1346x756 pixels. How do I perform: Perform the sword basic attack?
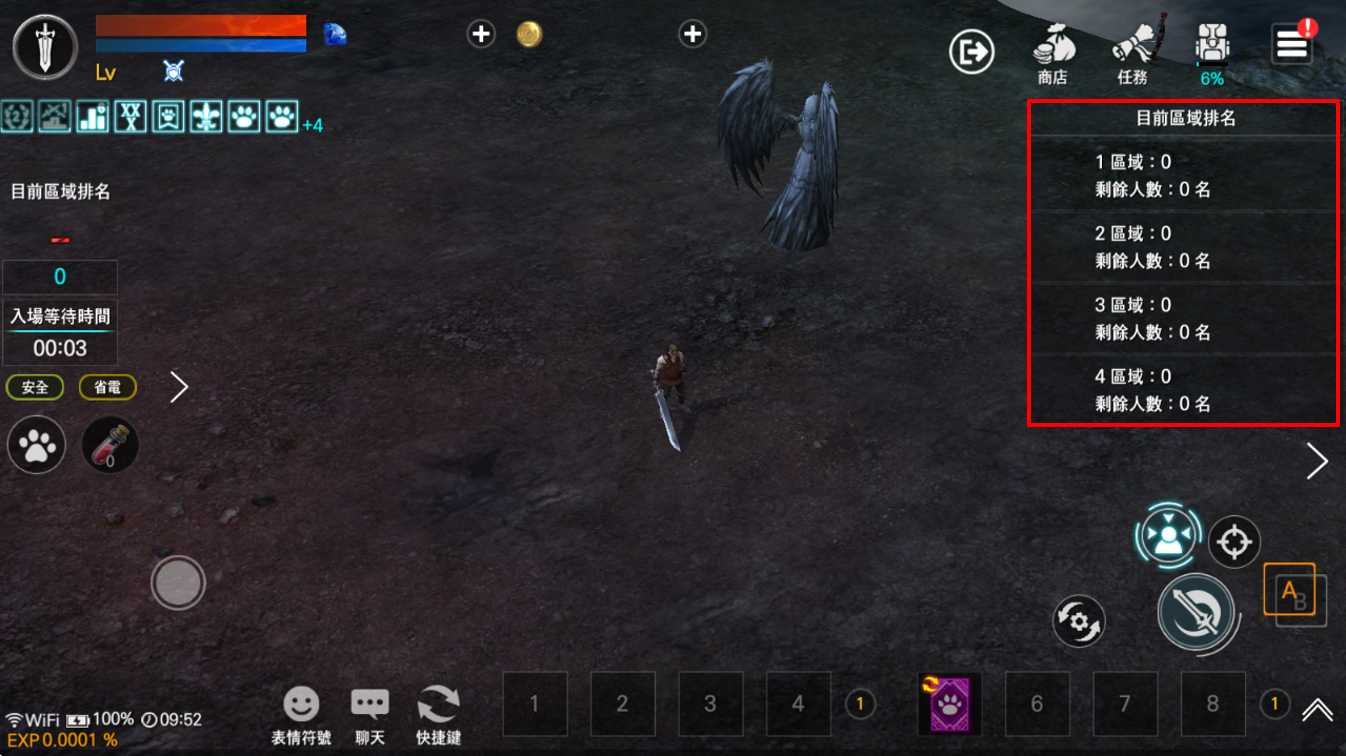tap(1196, 611)
